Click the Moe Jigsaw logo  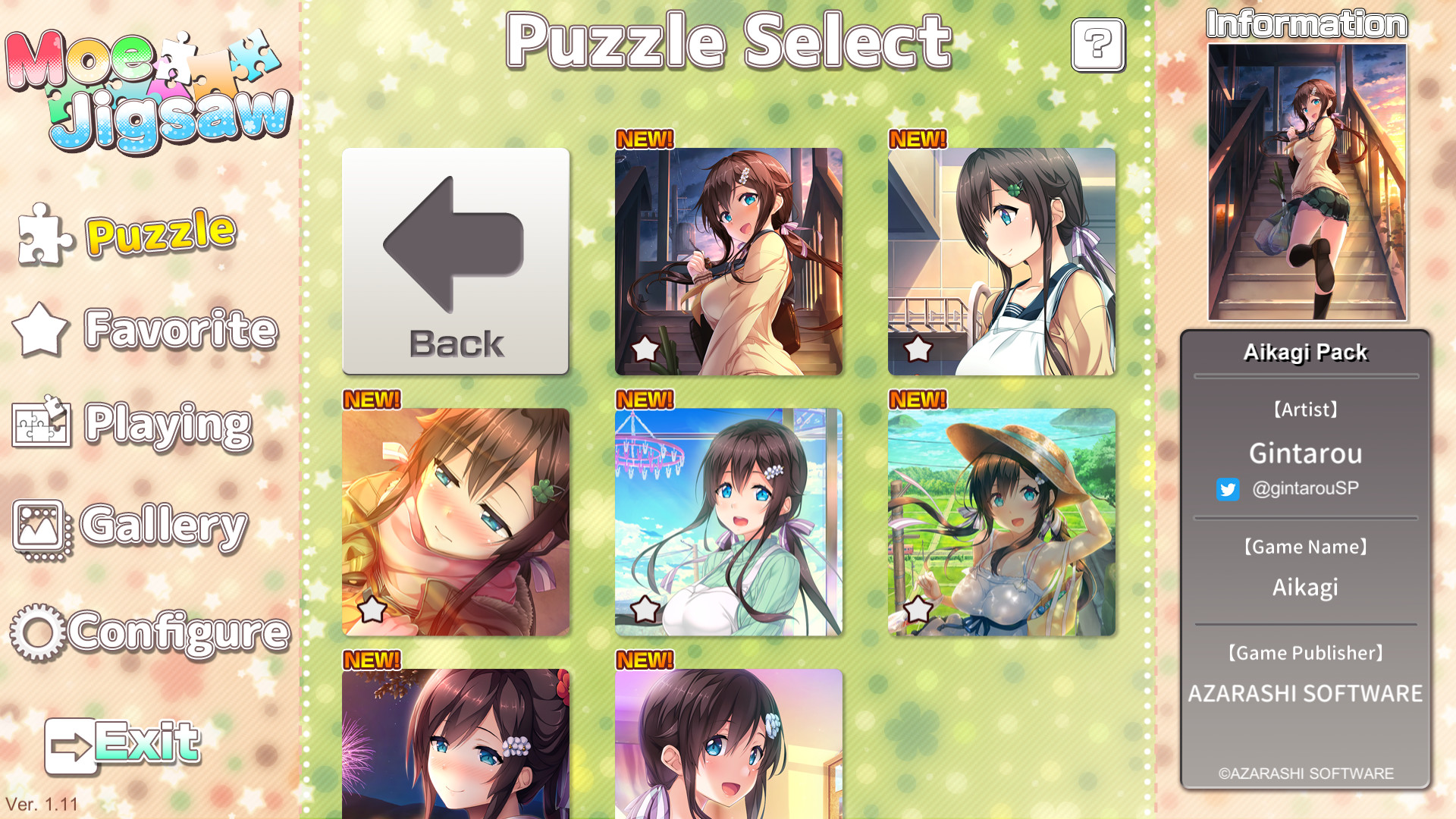(x=148, y=83)
